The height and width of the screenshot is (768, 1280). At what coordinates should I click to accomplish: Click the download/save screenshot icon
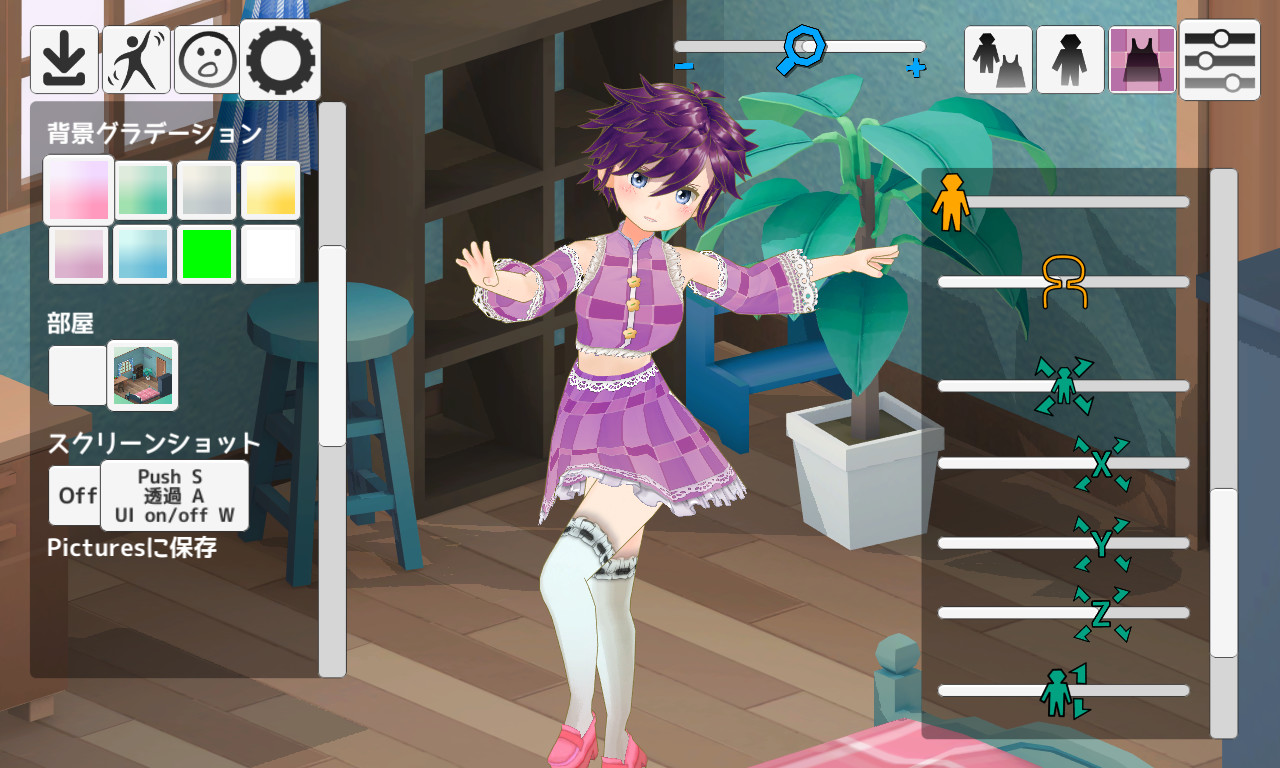tap(64, 58)
